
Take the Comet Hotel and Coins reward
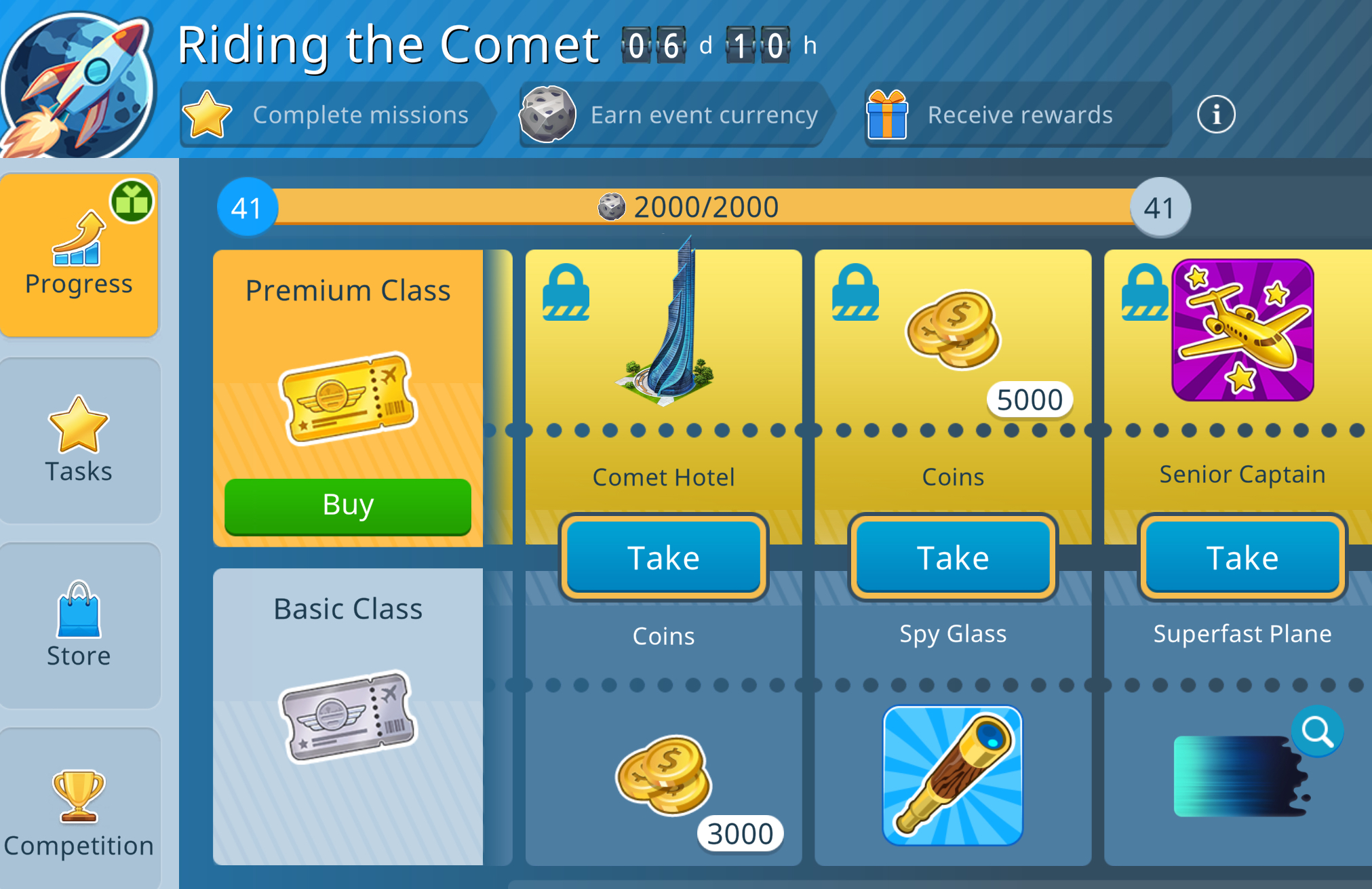[663, 557]
